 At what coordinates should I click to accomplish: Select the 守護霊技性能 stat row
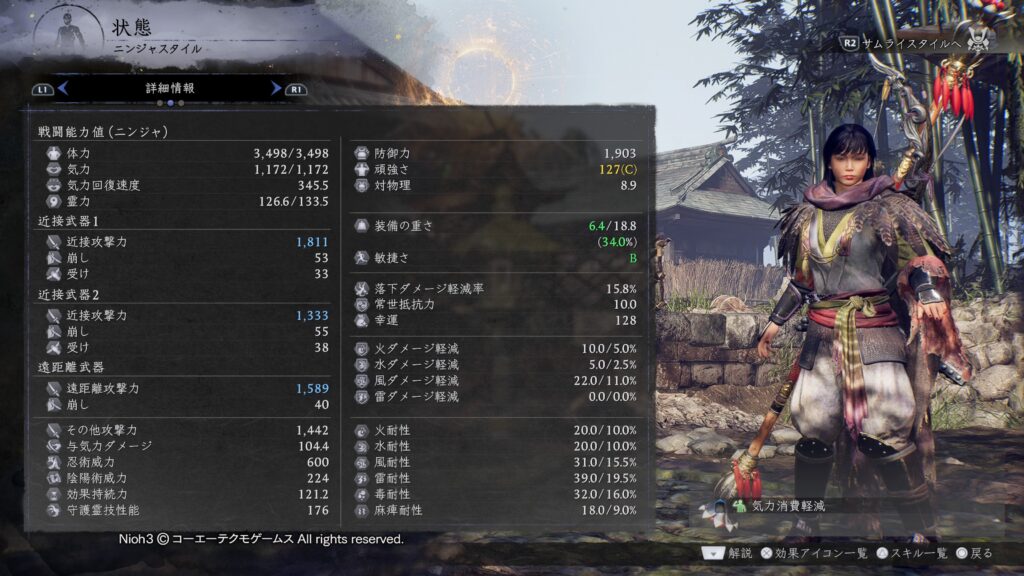[184, 510]
